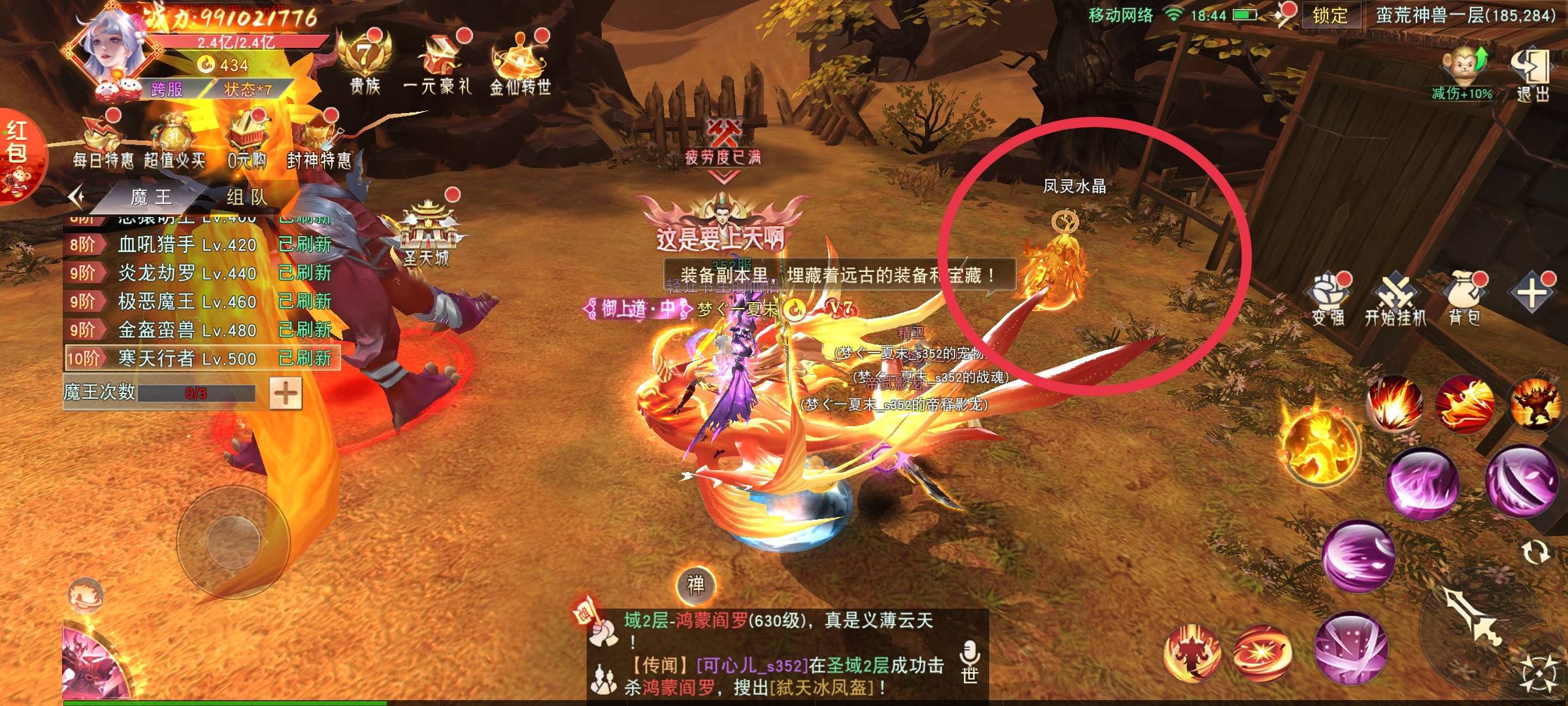Toggle the 禅 meditation button
1568x706 pixels.
(696, 584)
